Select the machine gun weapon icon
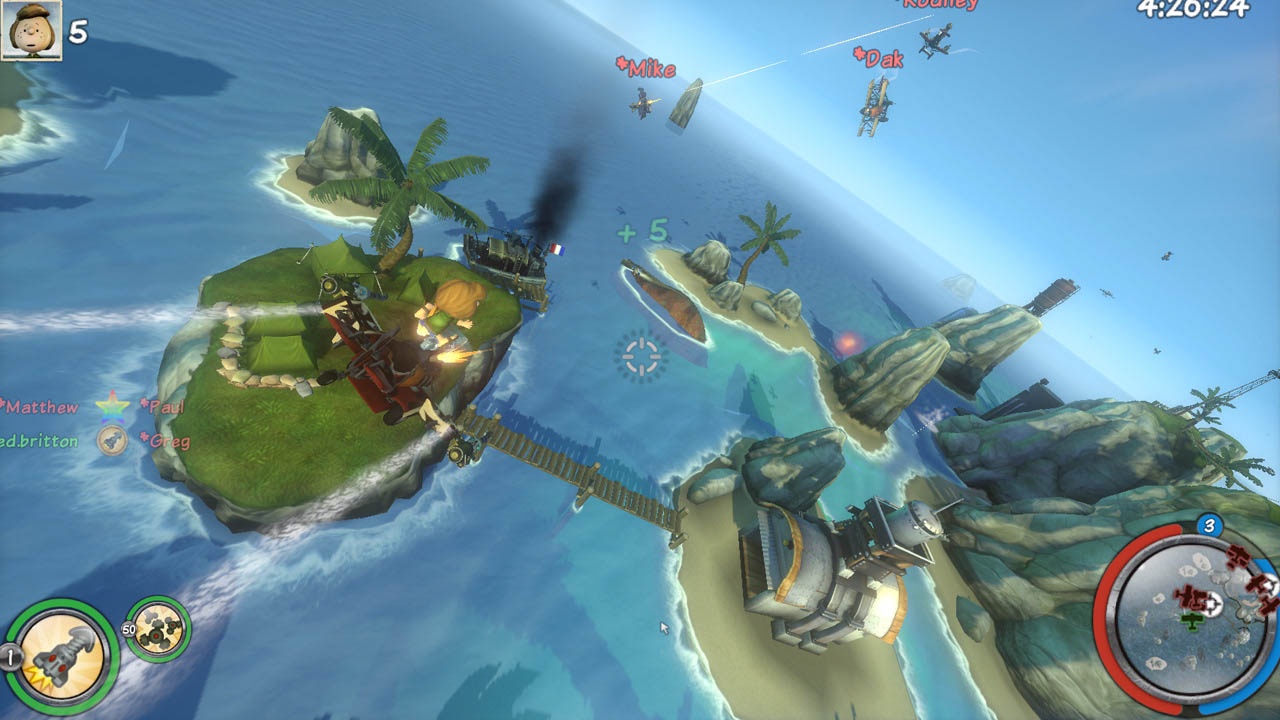 coord(62,657)
